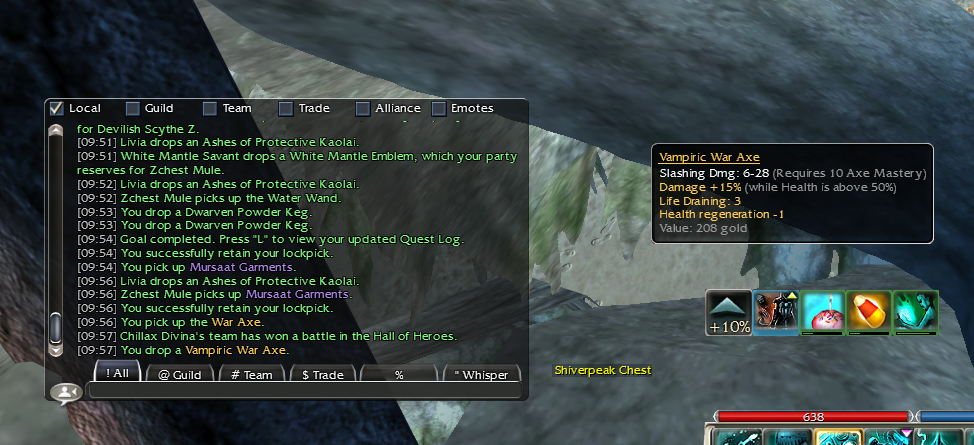The width and height of the screenshot is (974, 445).
Task: Enable the Emotes chat filter
Action: point(439,108)
